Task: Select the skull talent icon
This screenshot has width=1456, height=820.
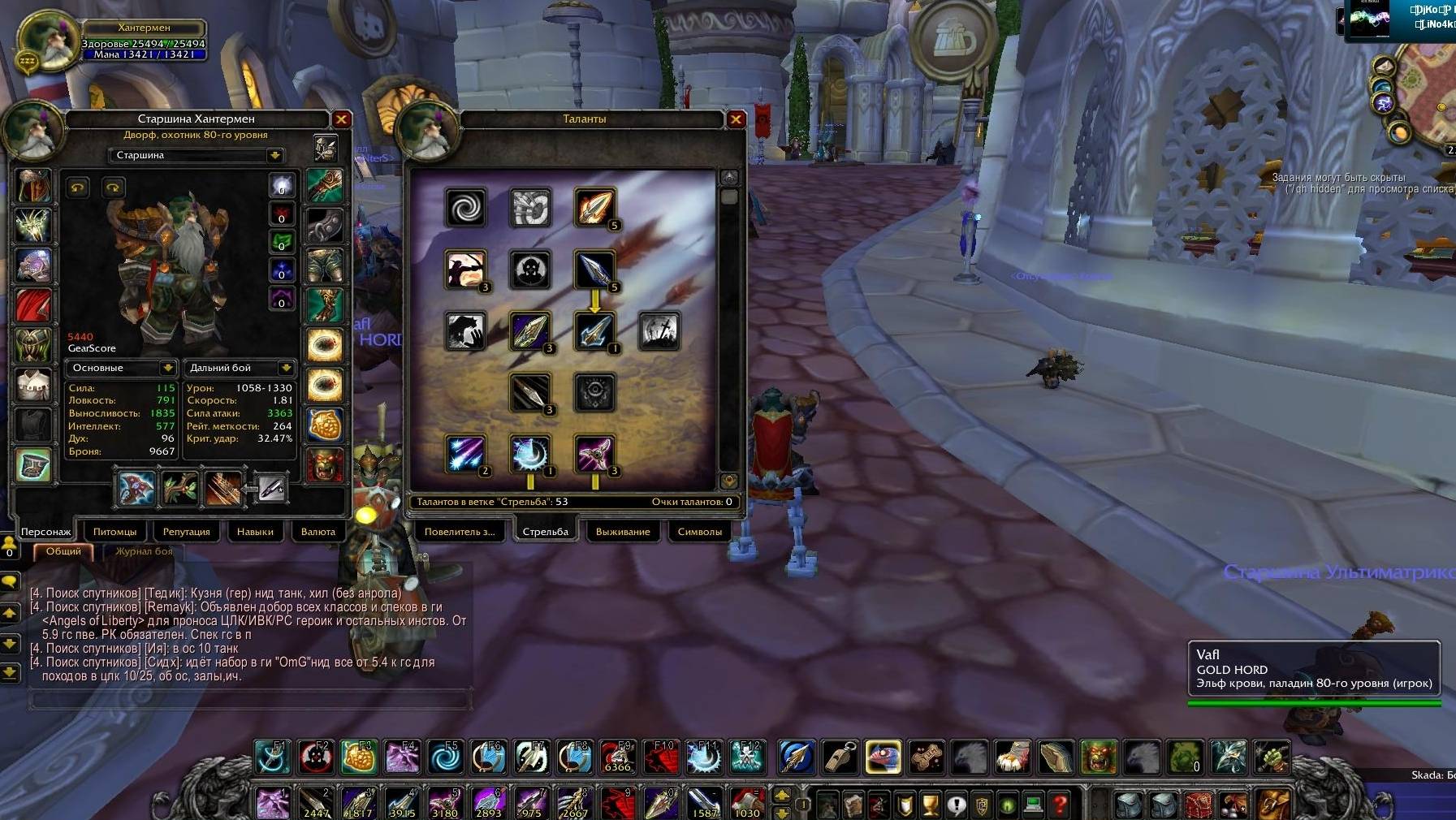Action: [x=530, y=270]
